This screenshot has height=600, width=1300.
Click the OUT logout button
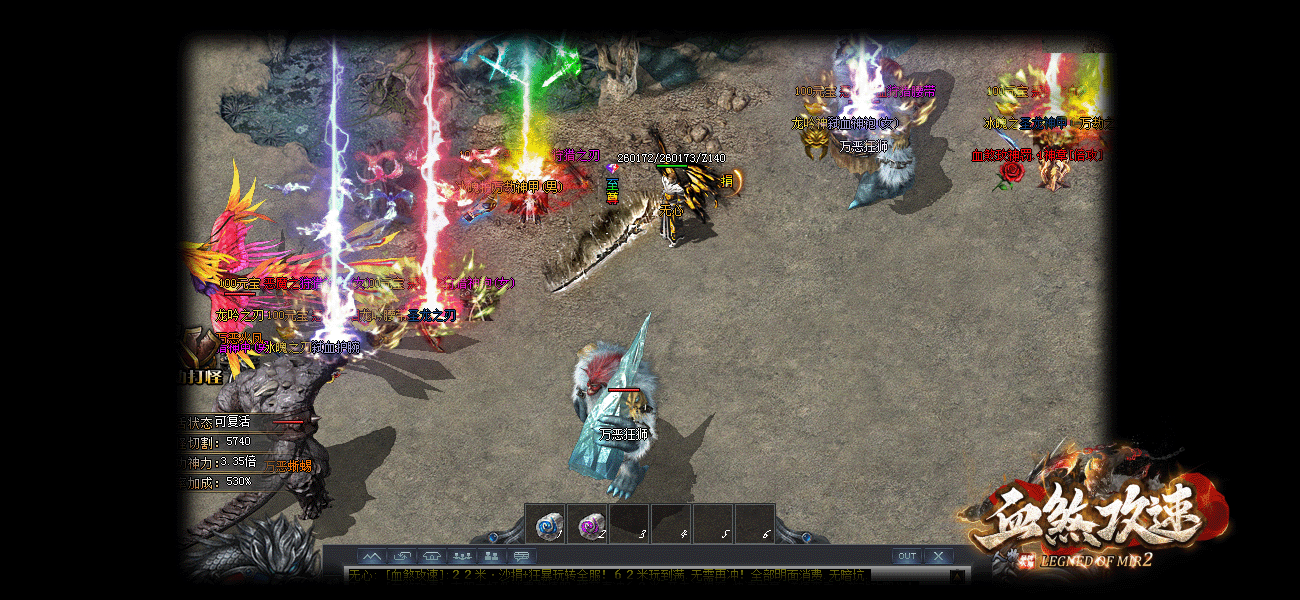click(906, 556)
